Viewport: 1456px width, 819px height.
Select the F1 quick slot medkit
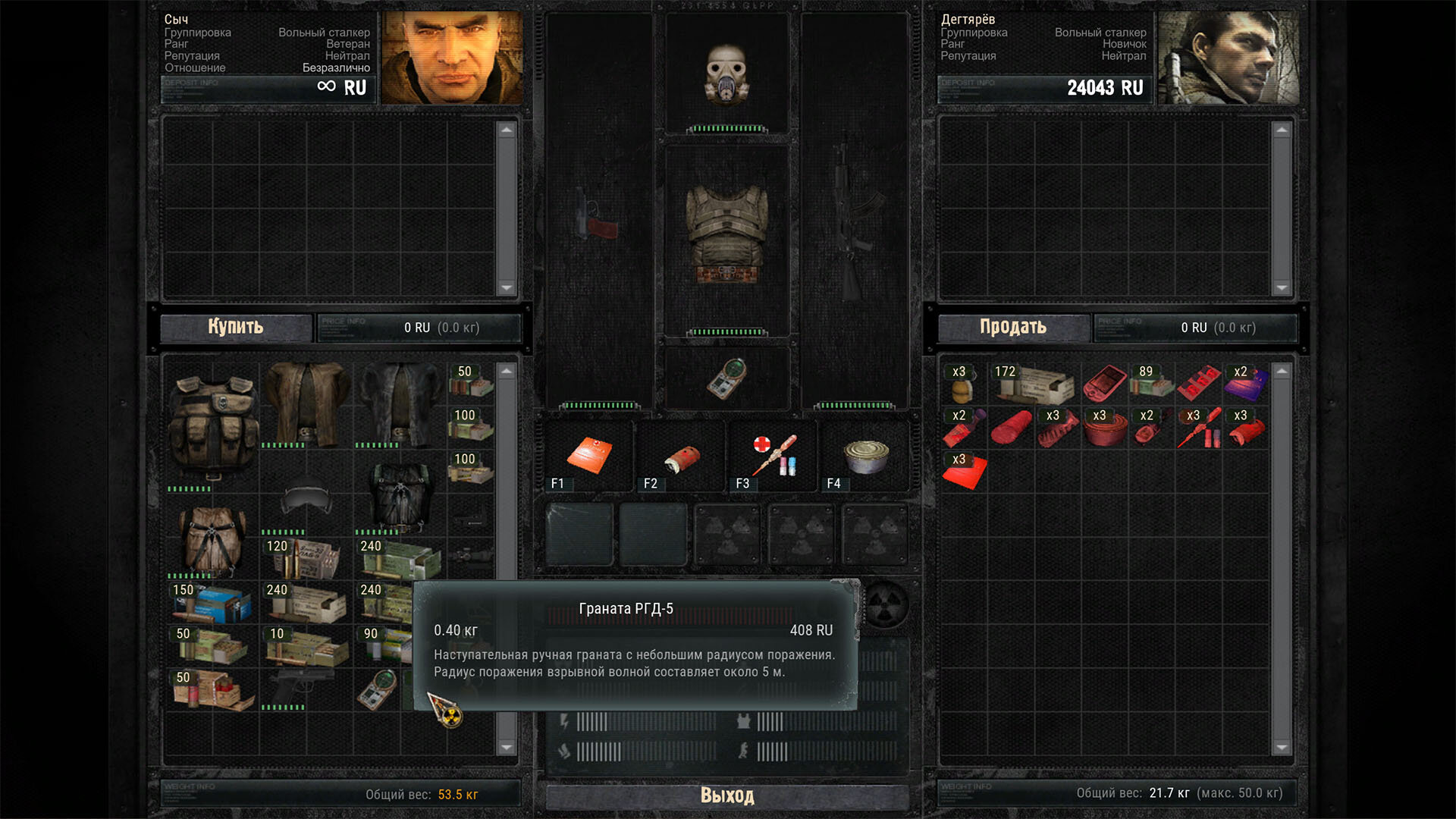[589, 456]
